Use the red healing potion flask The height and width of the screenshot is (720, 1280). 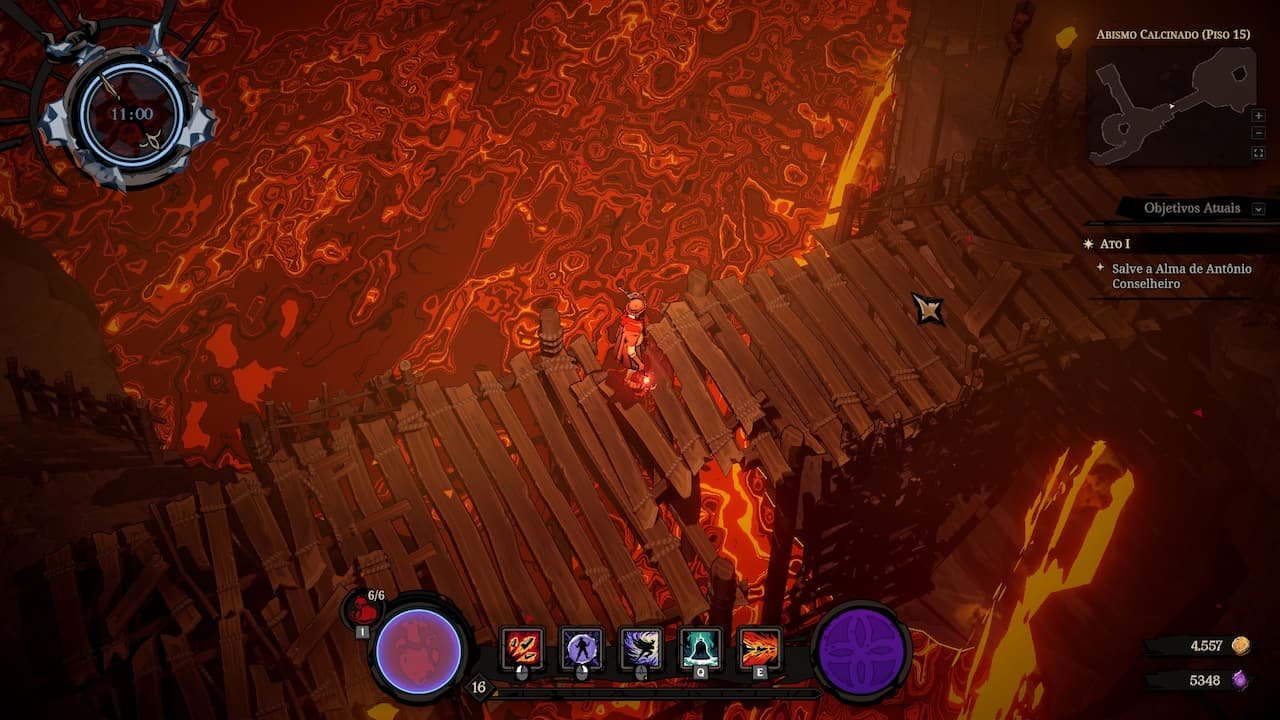(x=365, y=609)
